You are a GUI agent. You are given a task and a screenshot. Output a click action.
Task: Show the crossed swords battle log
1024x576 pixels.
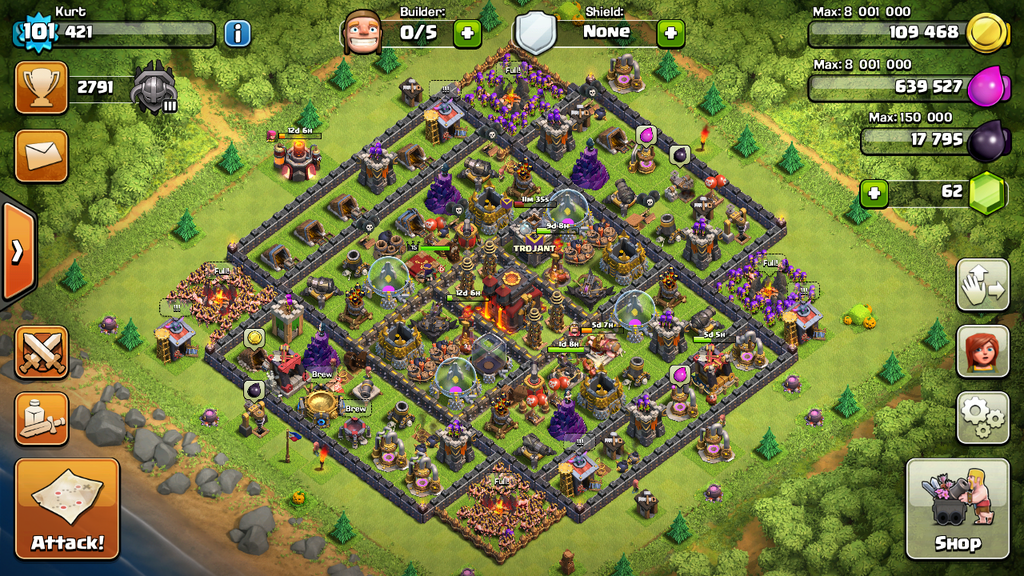(x=42, y=352)
